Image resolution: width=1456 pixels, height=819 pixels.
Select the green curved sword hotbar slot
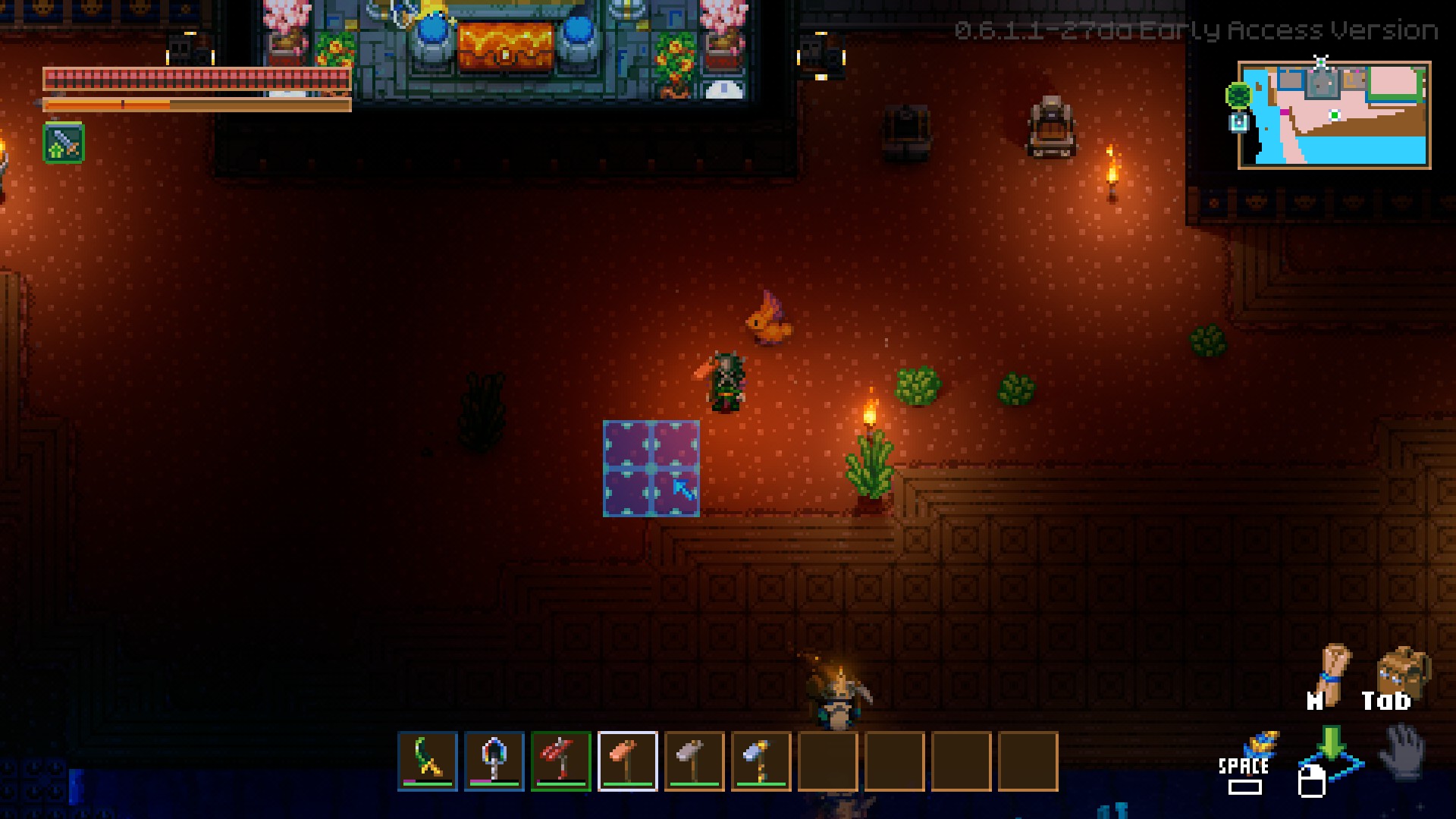pos(428,761)
